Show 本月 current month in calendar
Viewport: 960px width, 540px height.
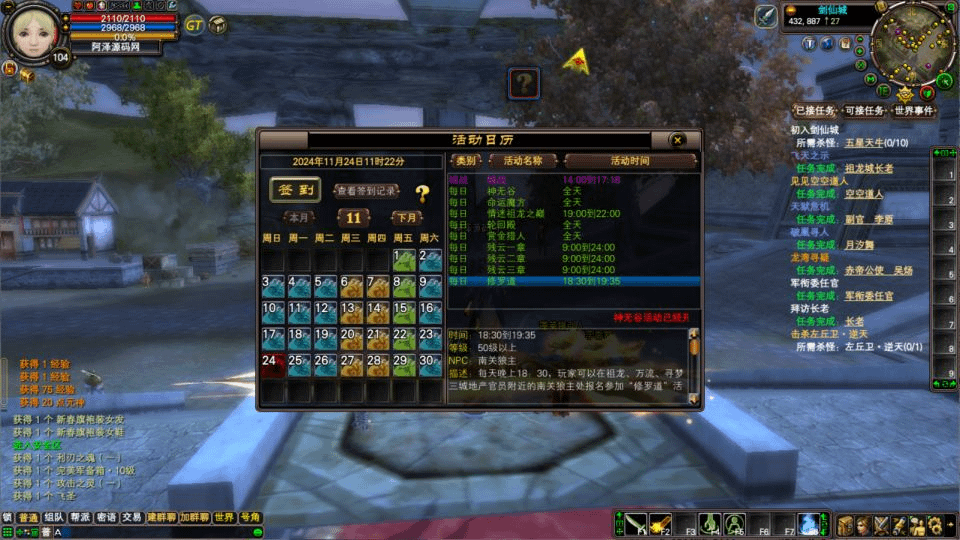299,217
